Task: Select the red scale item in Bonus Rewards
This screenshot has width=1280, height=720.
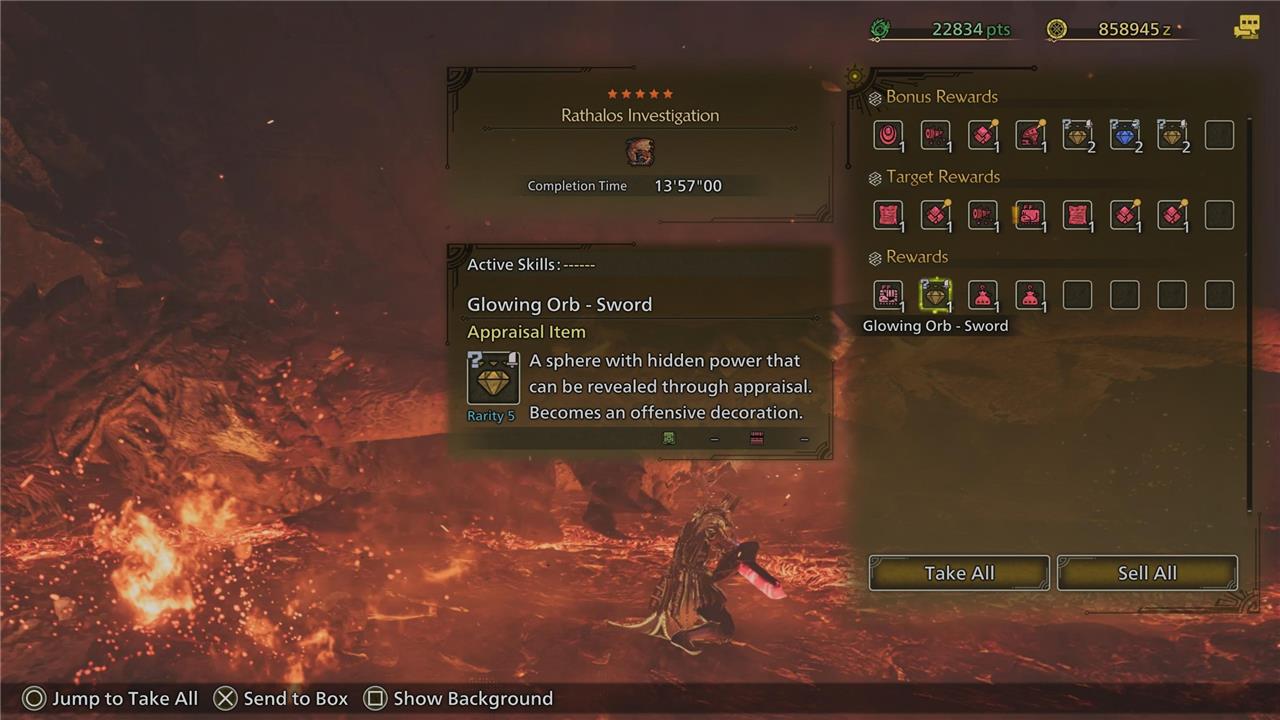Action: pyautogui.click(x=982, y=135)
